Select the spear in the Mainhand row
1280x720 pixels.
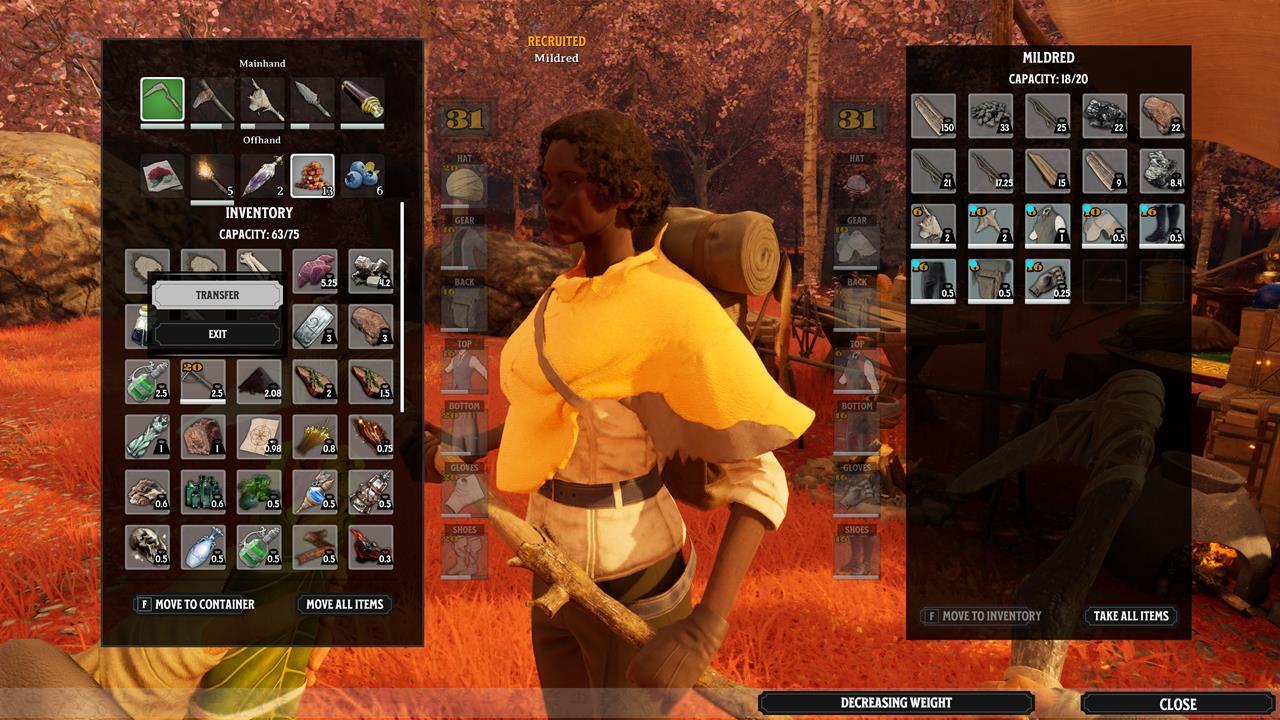pyautogui.click(x=312, y=98)
